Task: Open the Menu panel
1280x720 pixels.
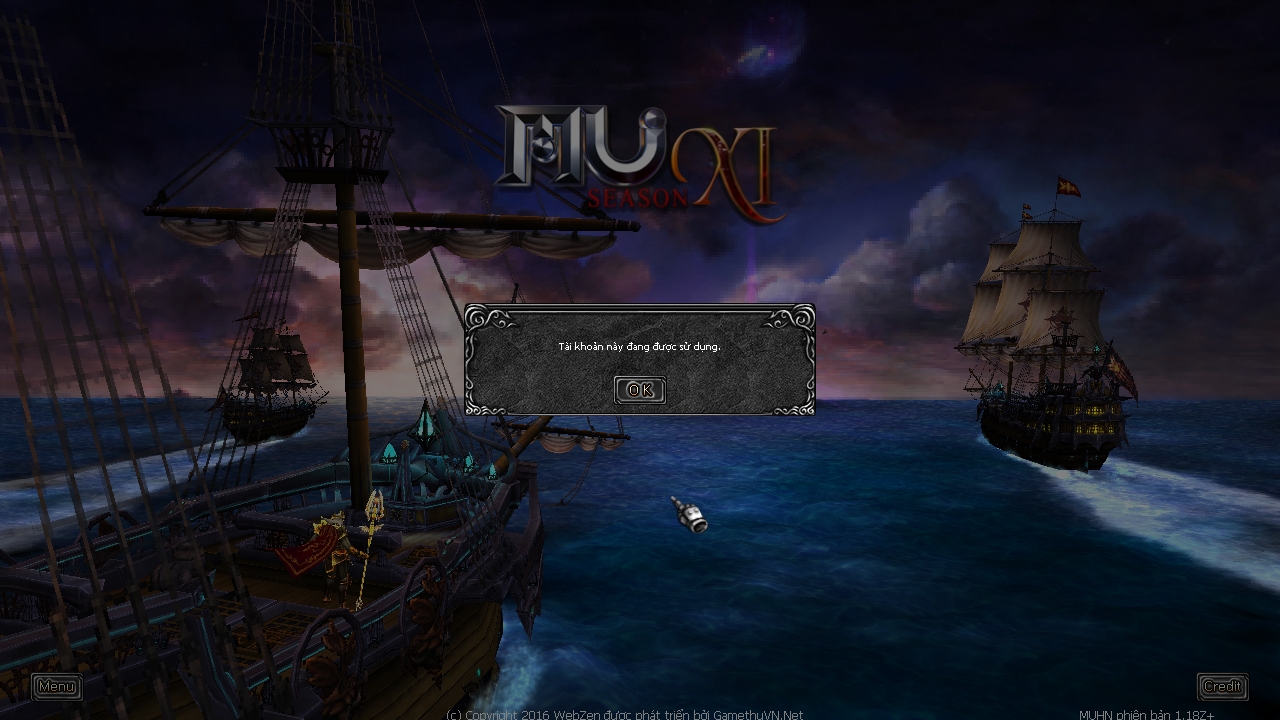Action: [x=56, y=687]
